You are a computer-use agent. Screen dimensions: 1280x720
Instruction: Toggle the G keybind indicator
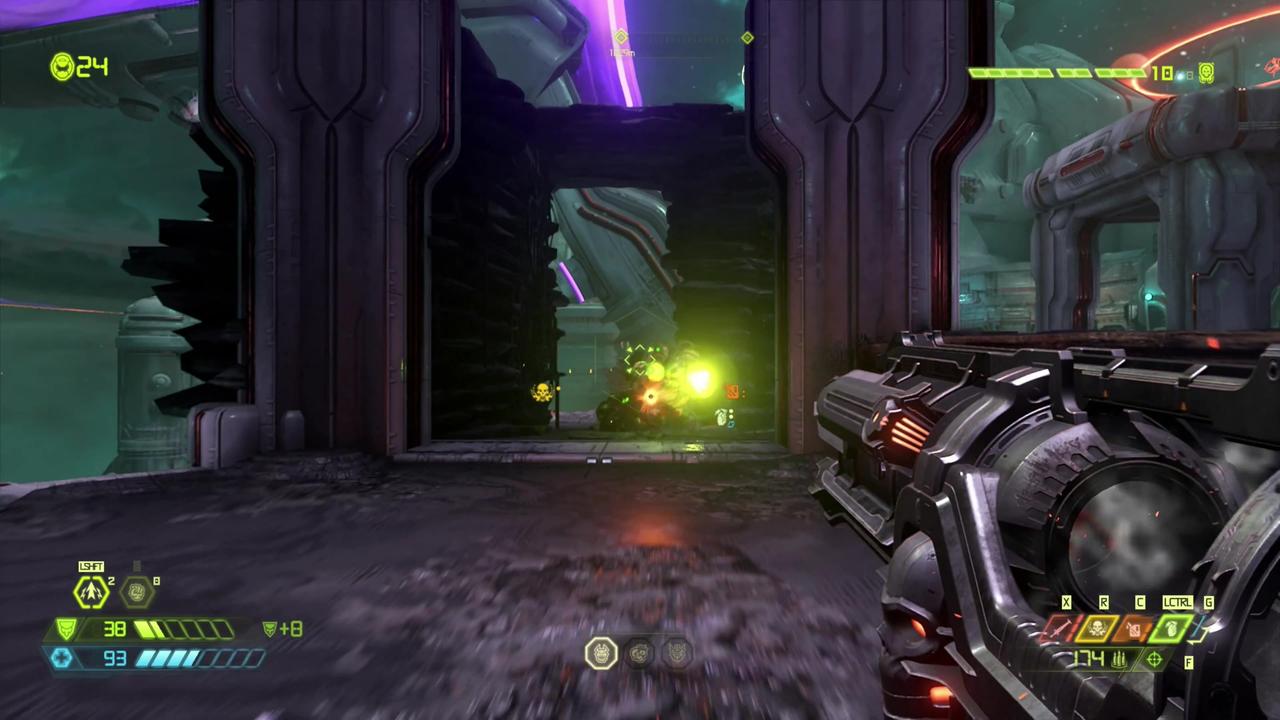[1208, 602]
